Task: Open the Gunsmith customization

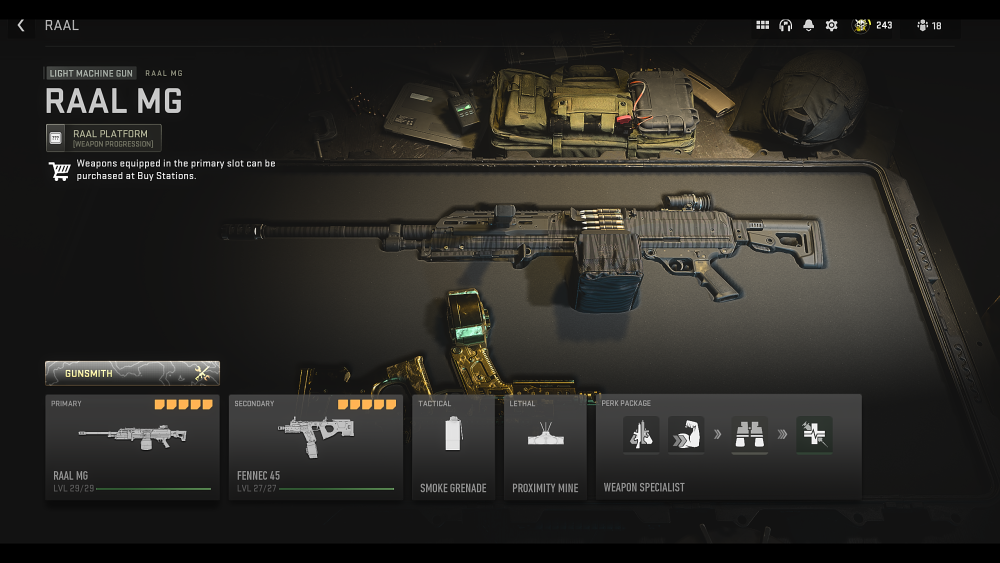Action: (x=132, y=374)
